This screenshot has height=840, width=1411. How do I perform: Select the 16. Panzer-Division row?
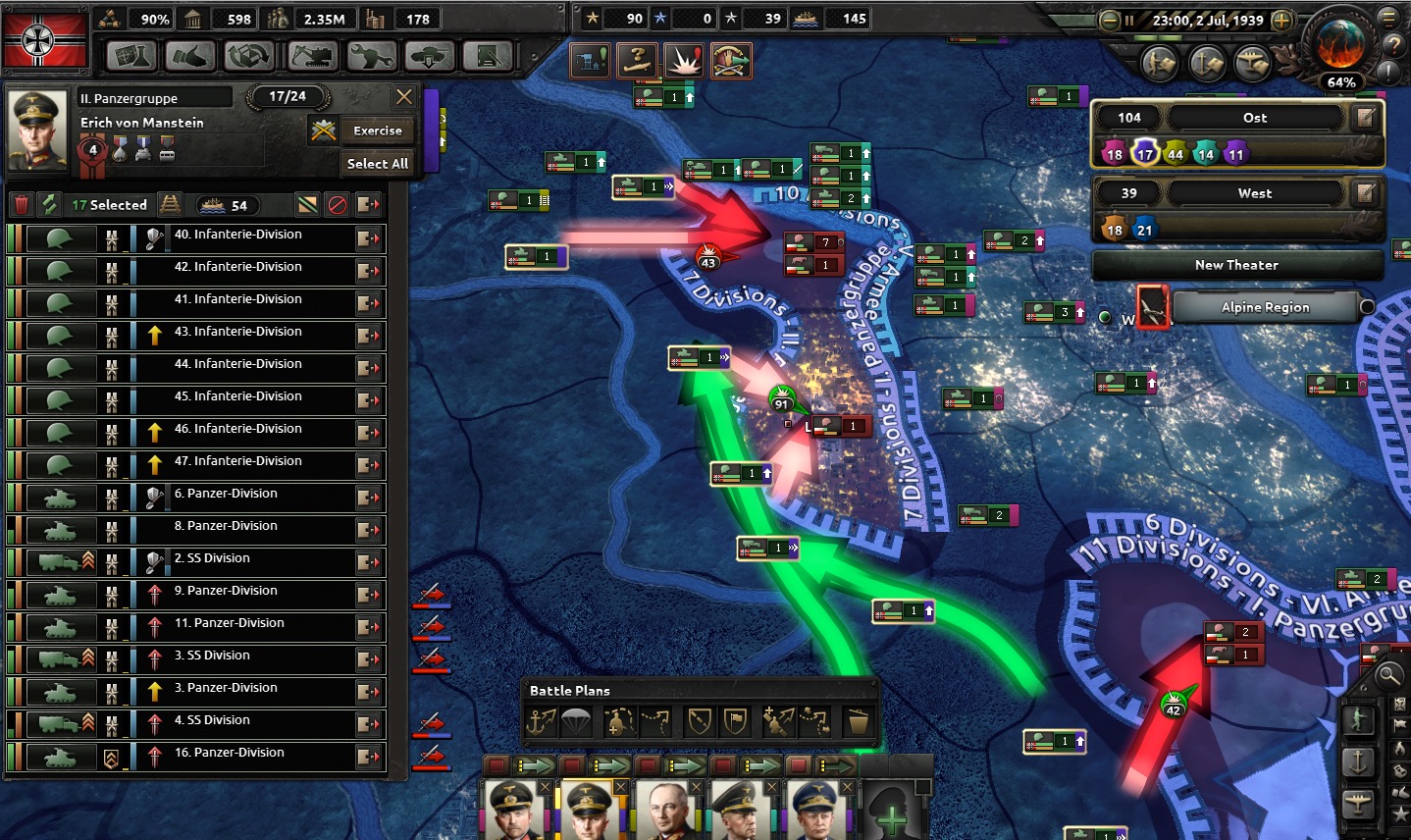tap(229, 754)
